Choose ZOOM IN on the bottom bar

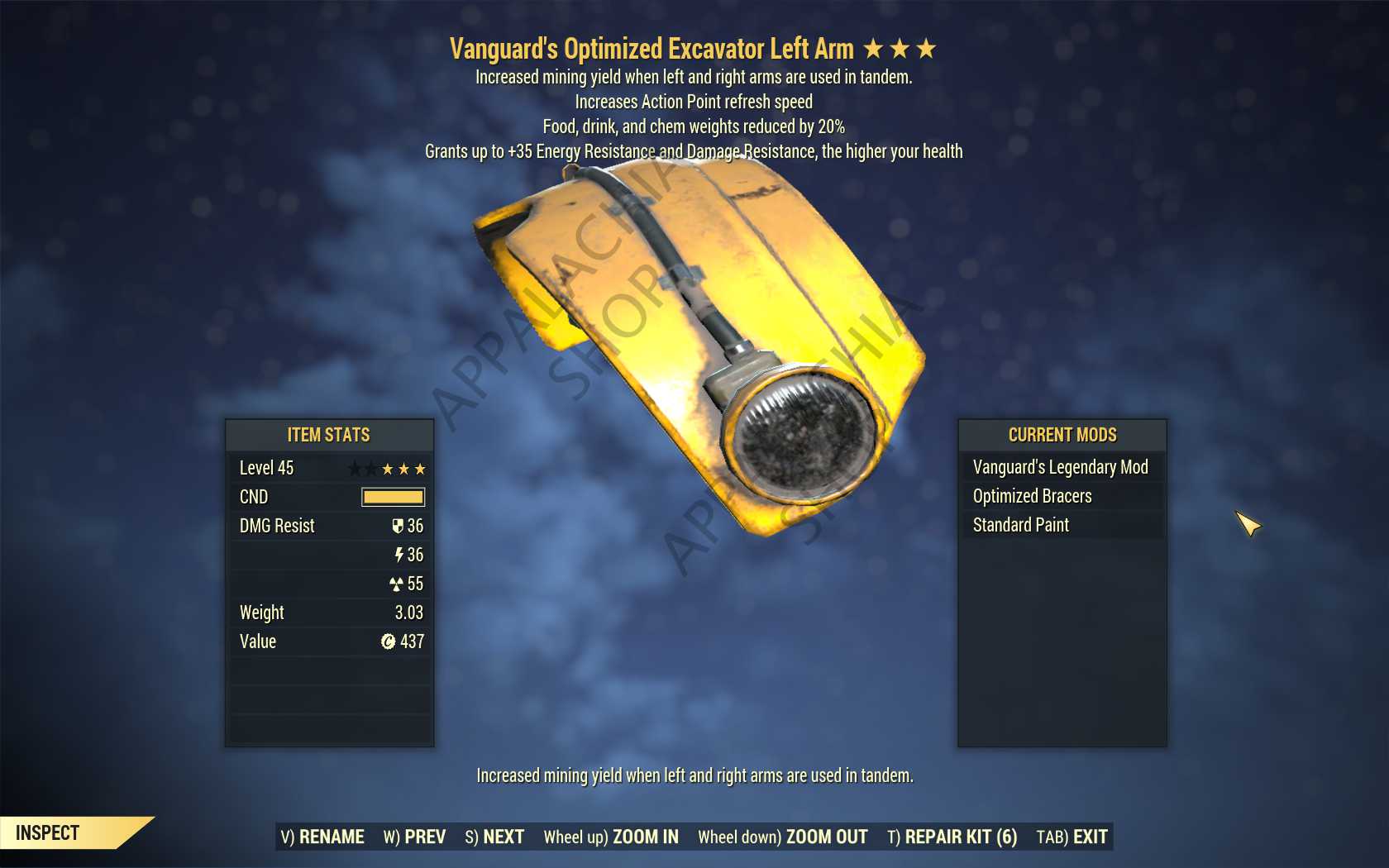tap(611, 837)
